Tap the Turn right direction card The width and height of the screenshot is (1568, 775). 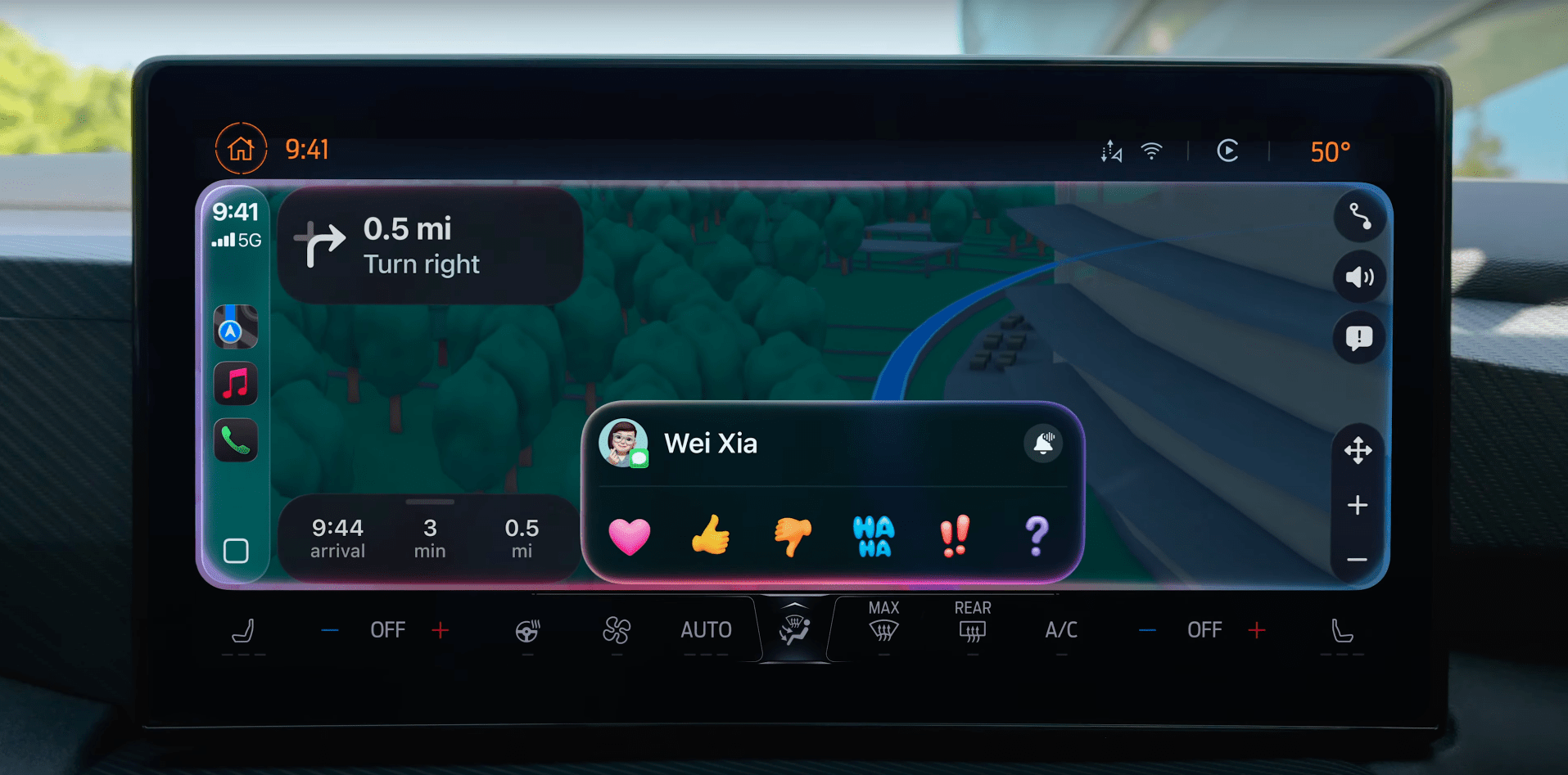click(x=430, y=246)
